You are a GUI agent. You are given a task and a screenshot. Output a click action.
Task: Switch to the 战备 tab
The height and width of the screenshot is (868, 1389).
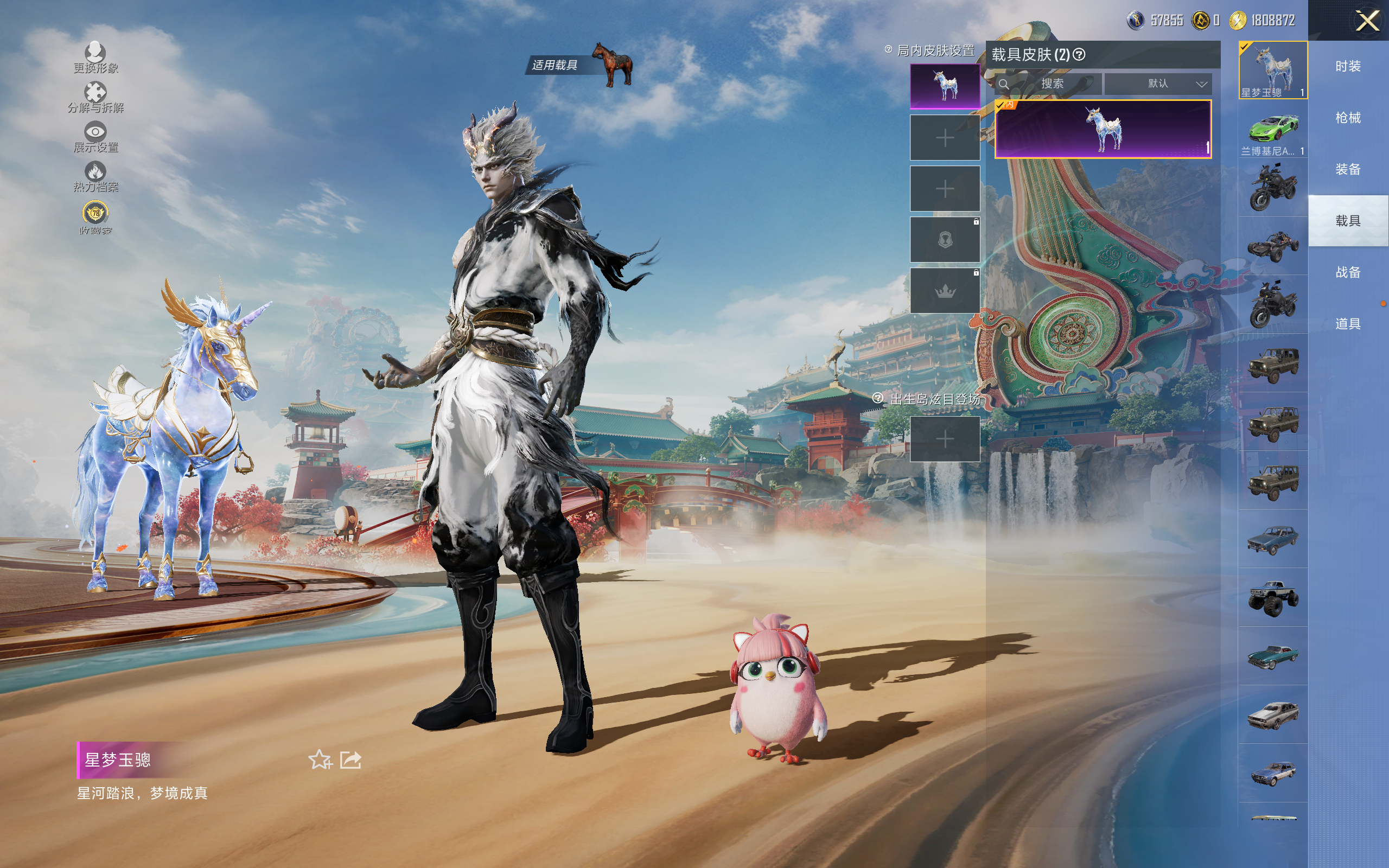pyautogui.click(x=1348, y=272)
